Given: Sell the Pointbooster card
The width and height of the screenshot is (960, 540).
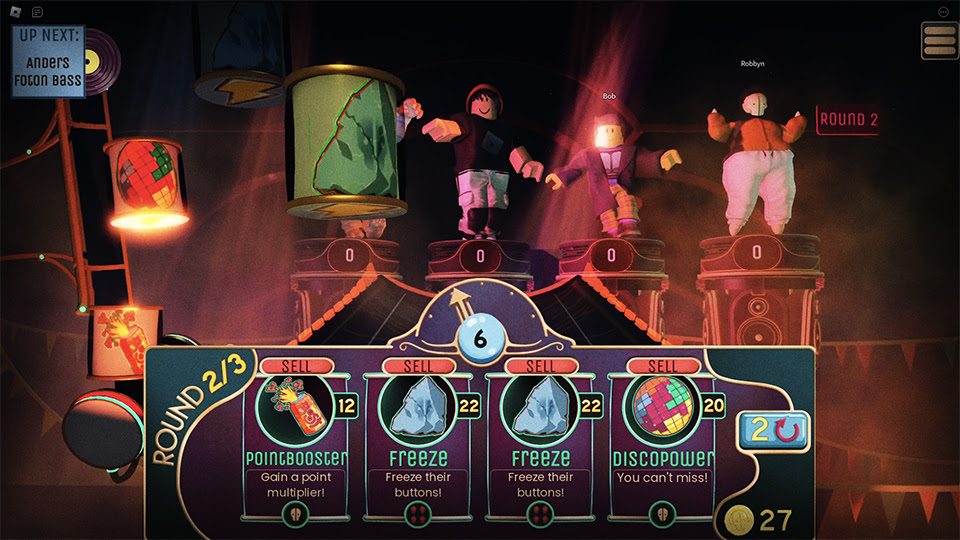Looking at the screenshot, I should tap(296, 367).
